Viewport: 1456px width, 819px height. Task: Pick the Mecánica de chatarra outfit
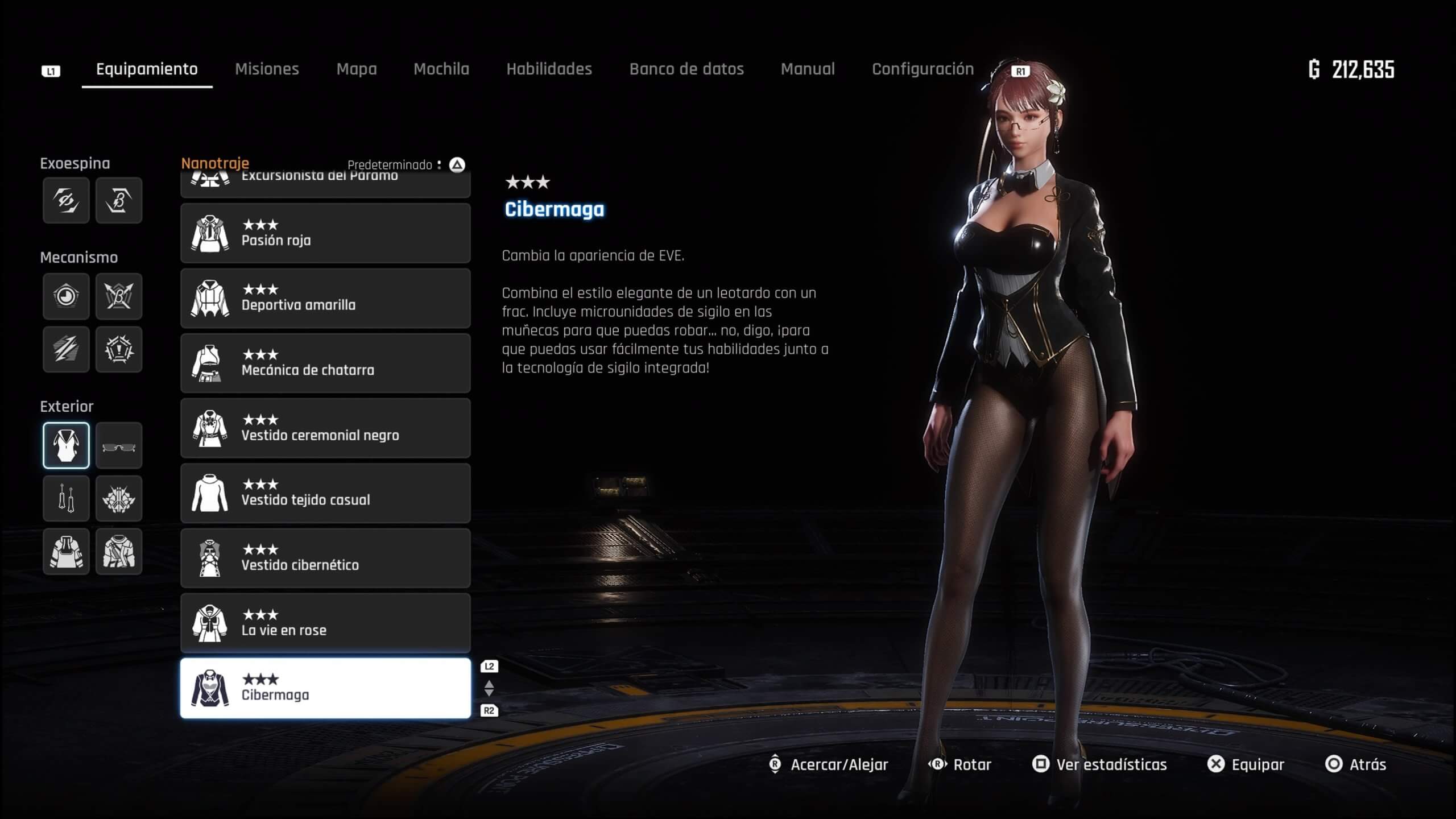[325, 363]
